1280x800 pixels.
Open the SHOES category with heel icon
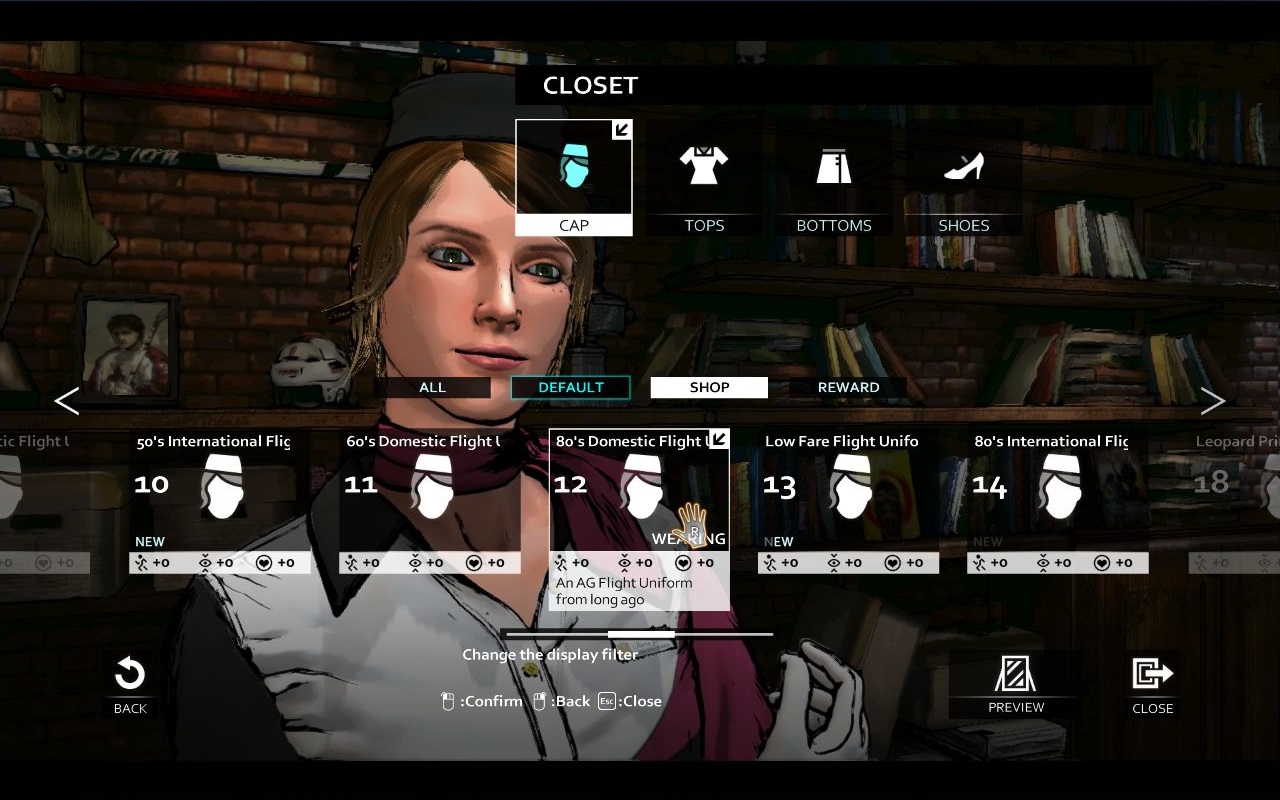(x=962, y=165)
